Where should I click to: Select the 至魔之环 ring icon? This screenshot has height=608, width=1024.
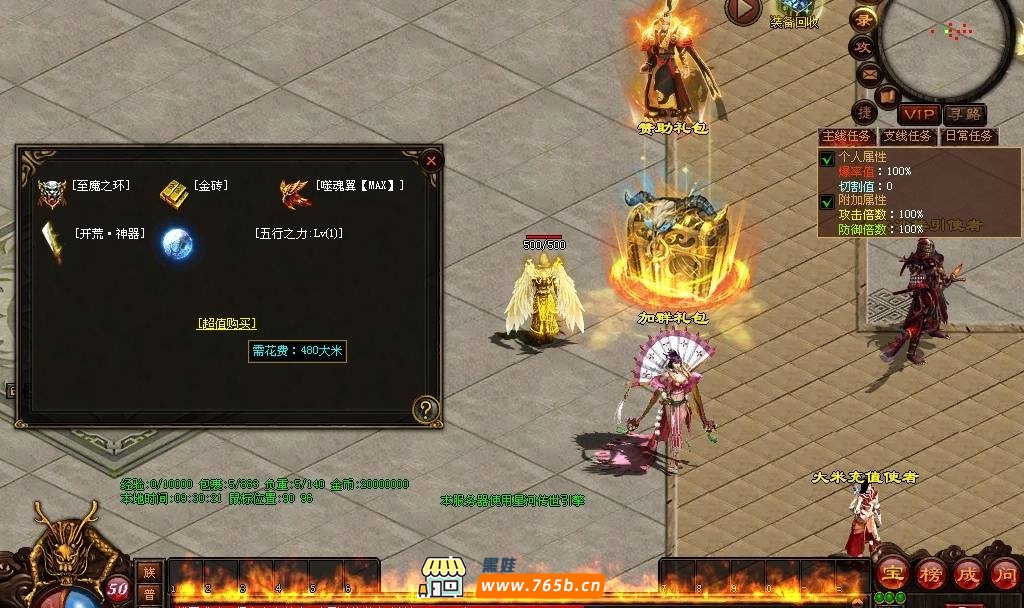coord(51,190)
